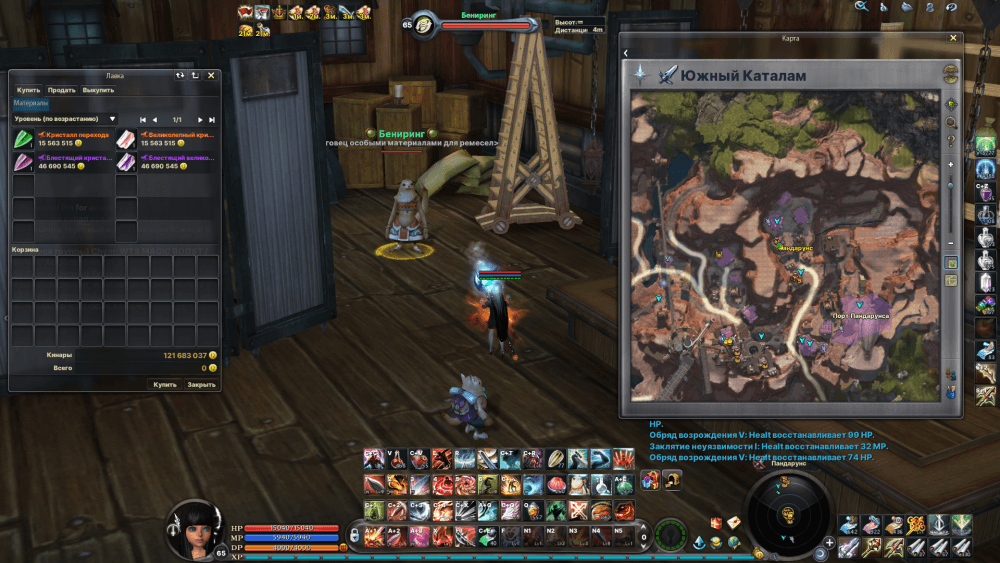Screen dimensions: 1000x563
Task: Close the Карта map window
Action: pos(953,38)
